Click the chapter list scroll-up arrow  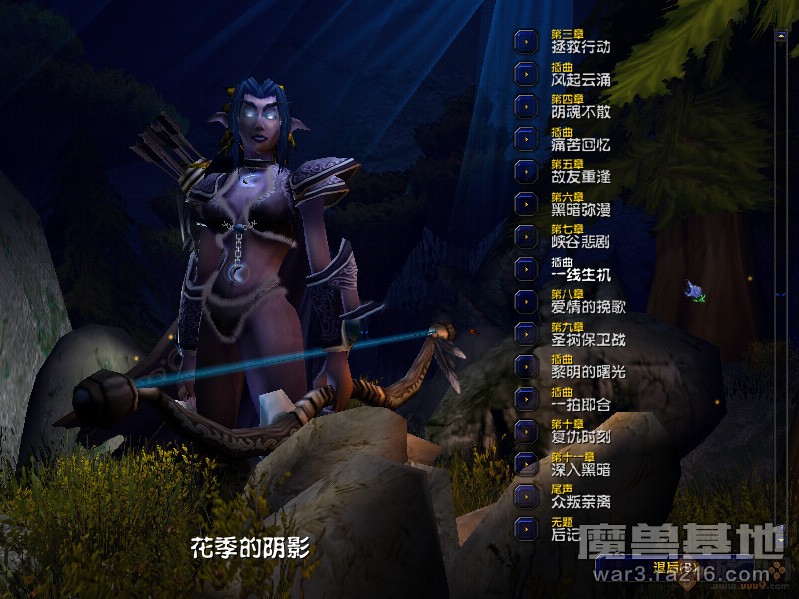[781, 36]
